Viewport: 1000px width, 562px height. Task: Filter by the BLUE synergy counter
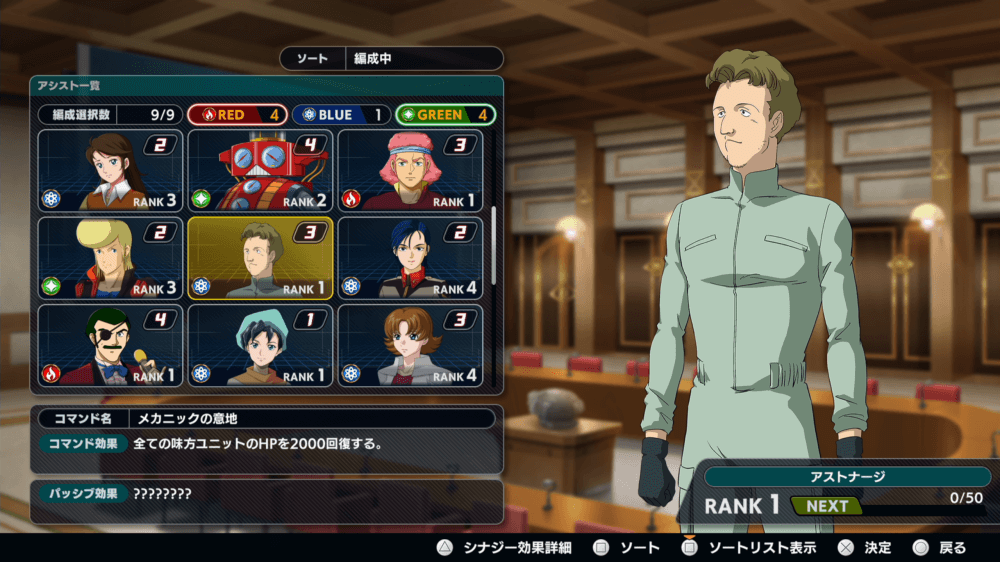pyautogui.click(x=341, y=115)
